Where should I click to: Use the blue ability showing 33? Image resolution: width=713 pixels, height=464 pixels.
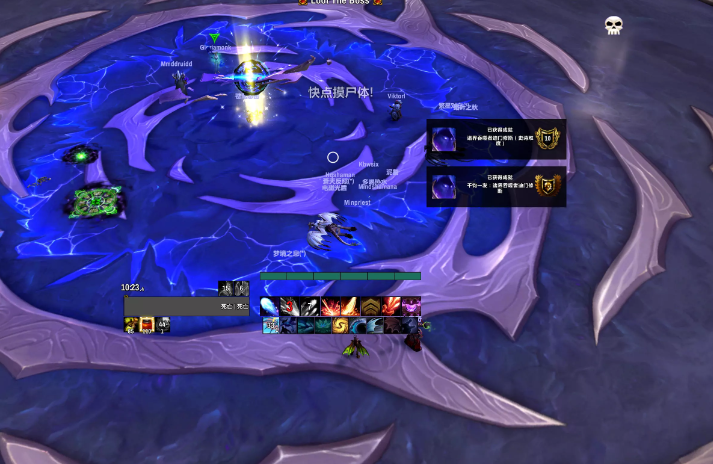[270, 326]
